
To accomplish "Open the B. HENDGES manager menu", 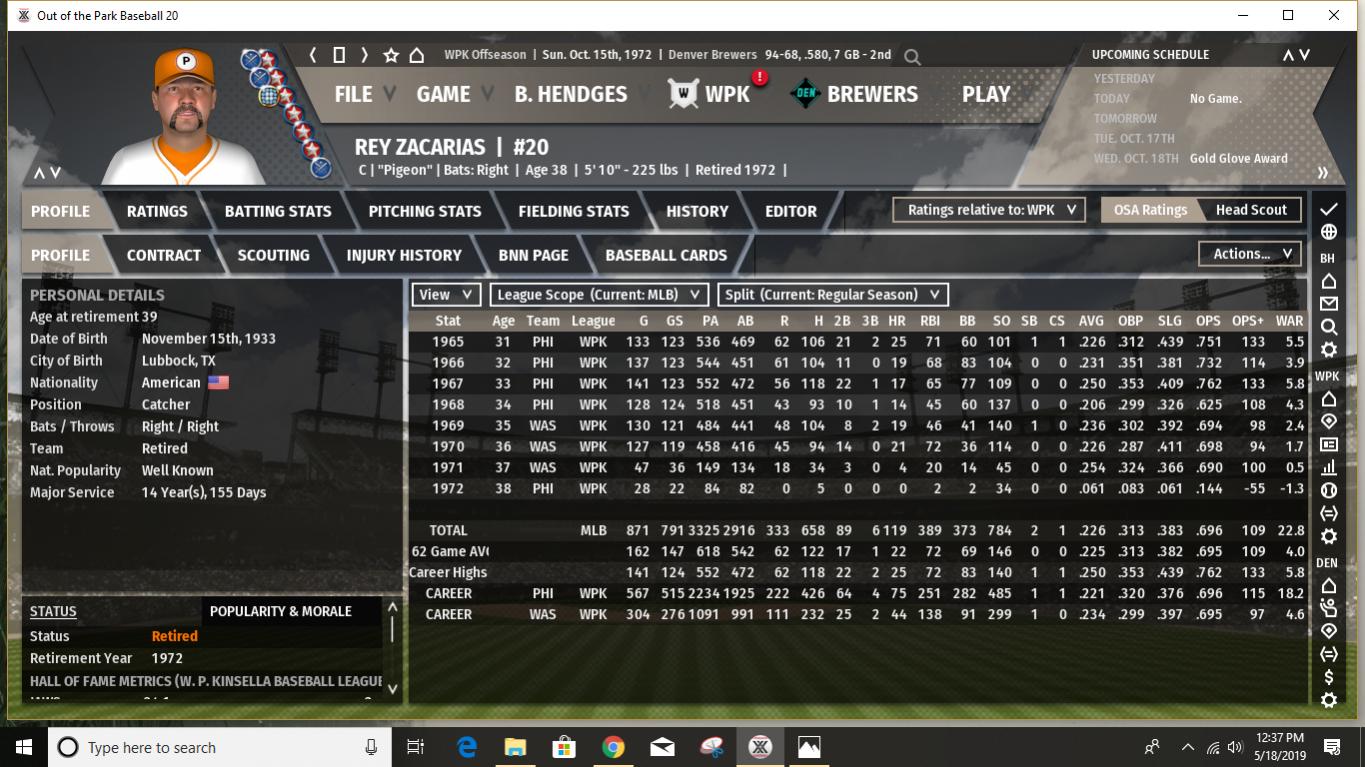I will tap(570, 94).
